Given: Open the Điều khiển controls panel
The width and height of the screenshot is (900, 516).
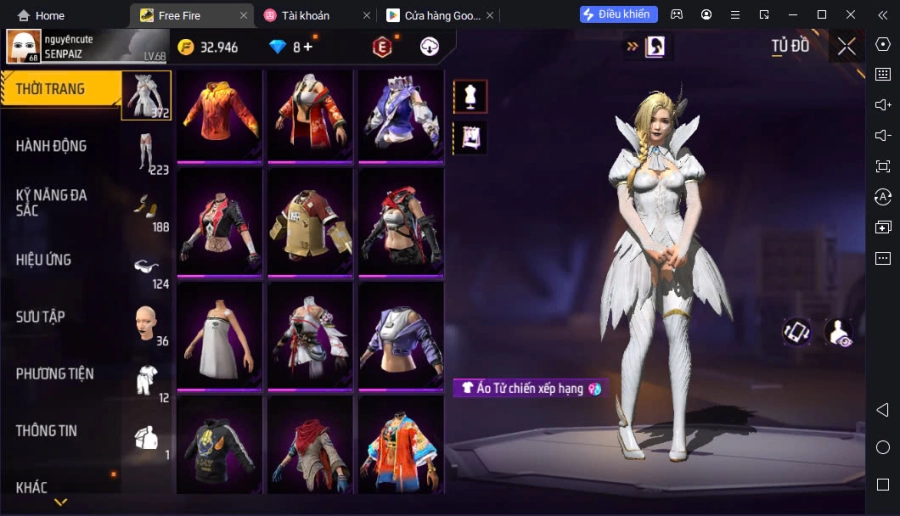Looking at the screenshot, I should 619,14.
